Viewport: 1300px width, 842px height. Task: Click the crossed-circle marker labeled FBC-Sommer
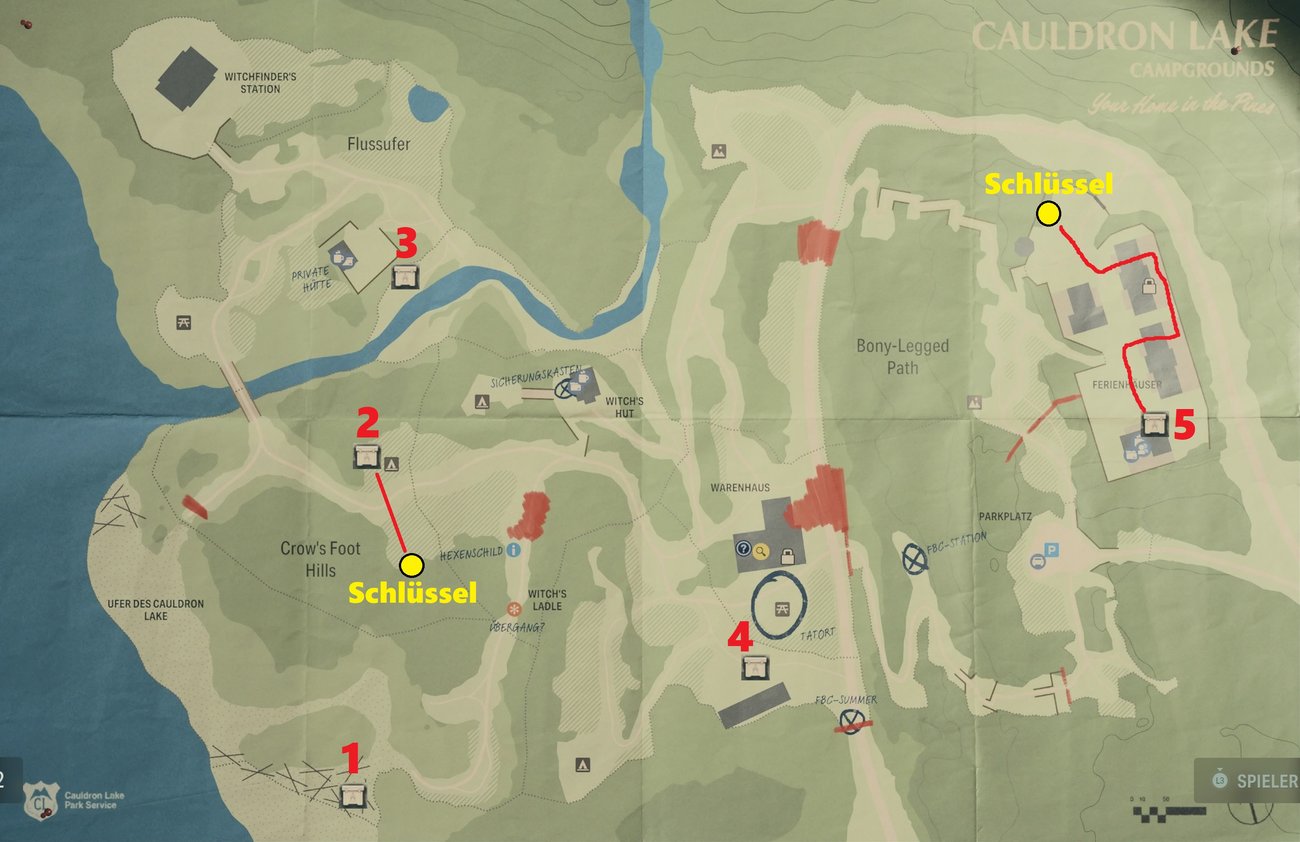[850, 720]
